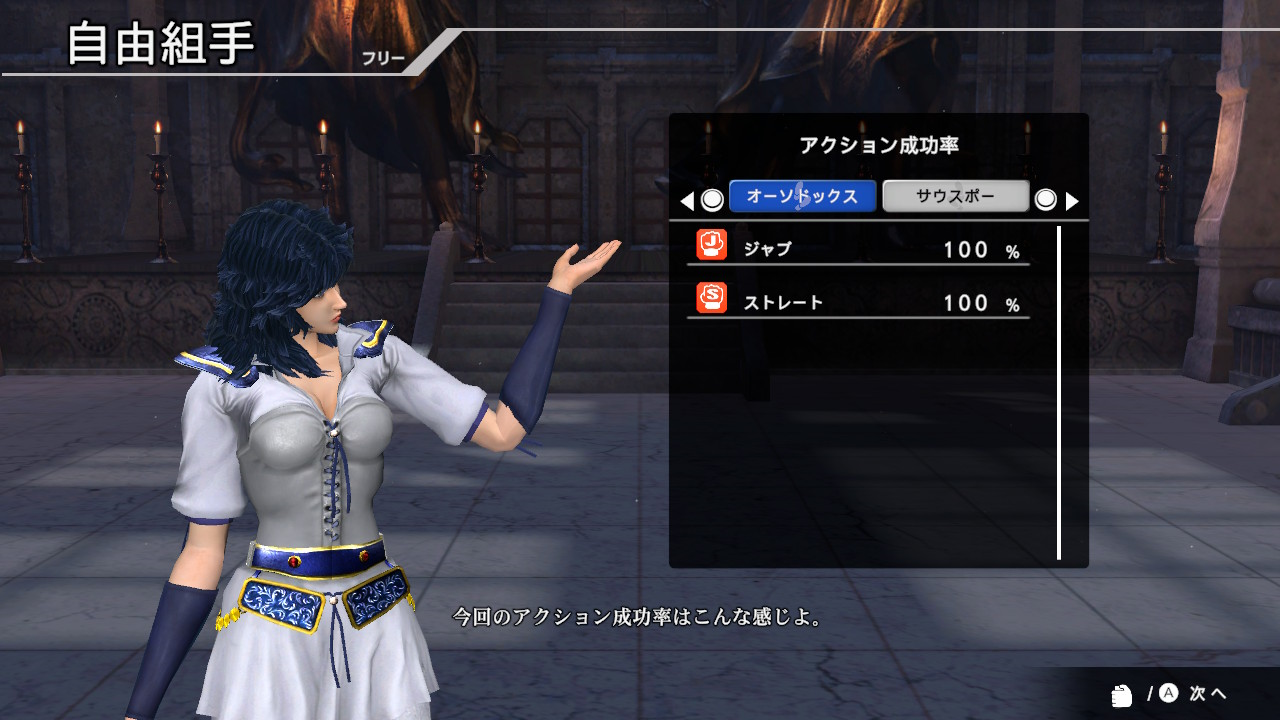The image size is (1280, 720).
Task: Click the left arrow beside オーソドックス
Action: [x=686, y=200]
